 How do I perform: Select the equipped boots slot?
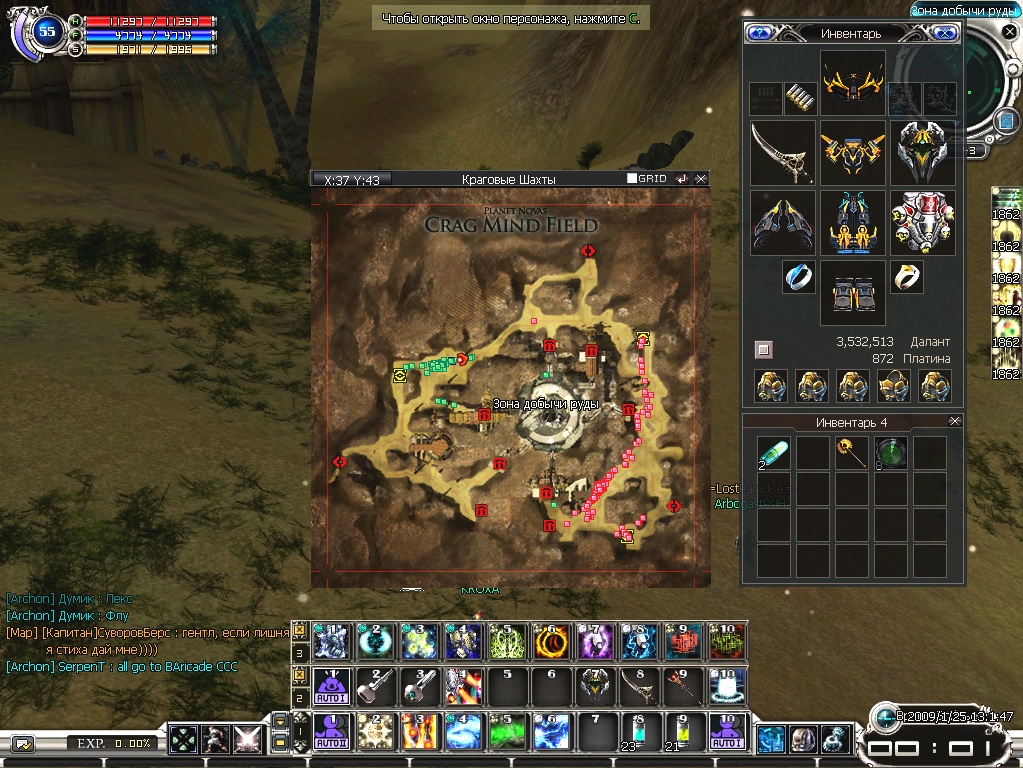tap(852, 294)
